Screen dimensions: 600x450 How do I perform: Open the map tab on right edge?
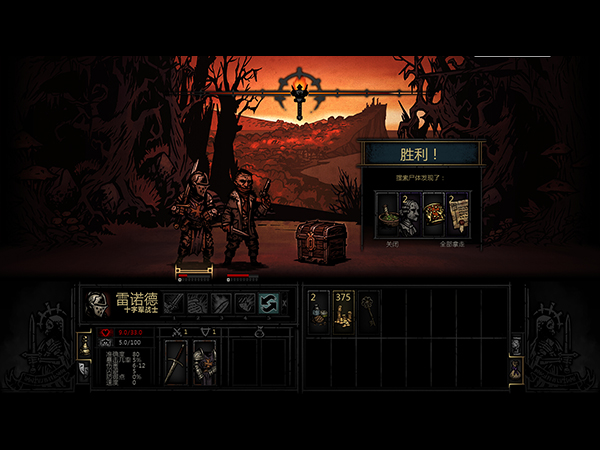click(x=516, y=343)
